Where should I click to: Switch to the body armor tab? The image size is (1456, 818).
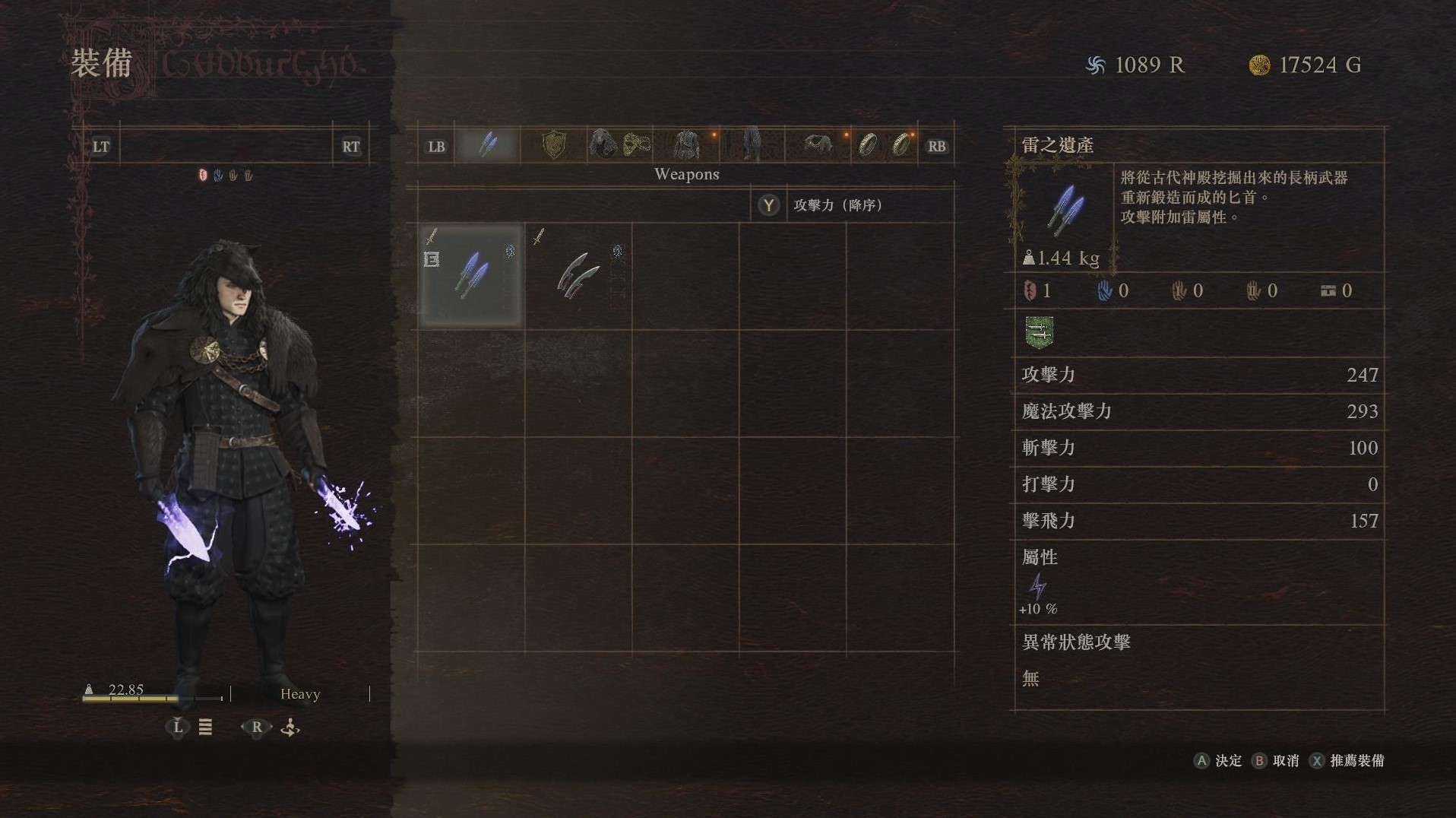688,144
